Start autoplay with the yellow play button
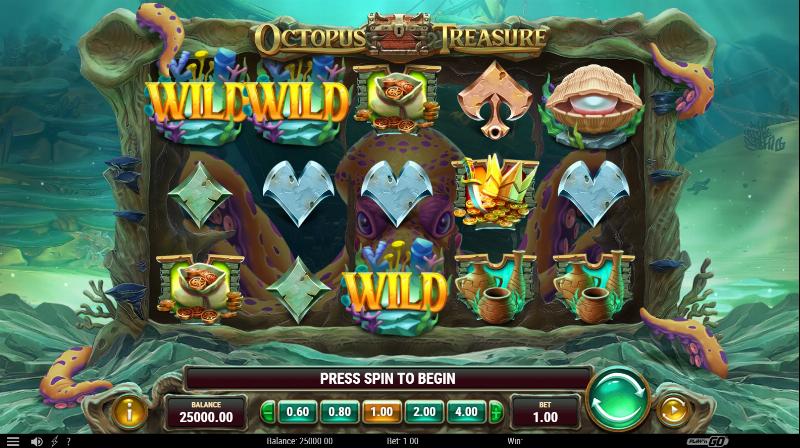The image size is (800, 448). coord(672,410)
